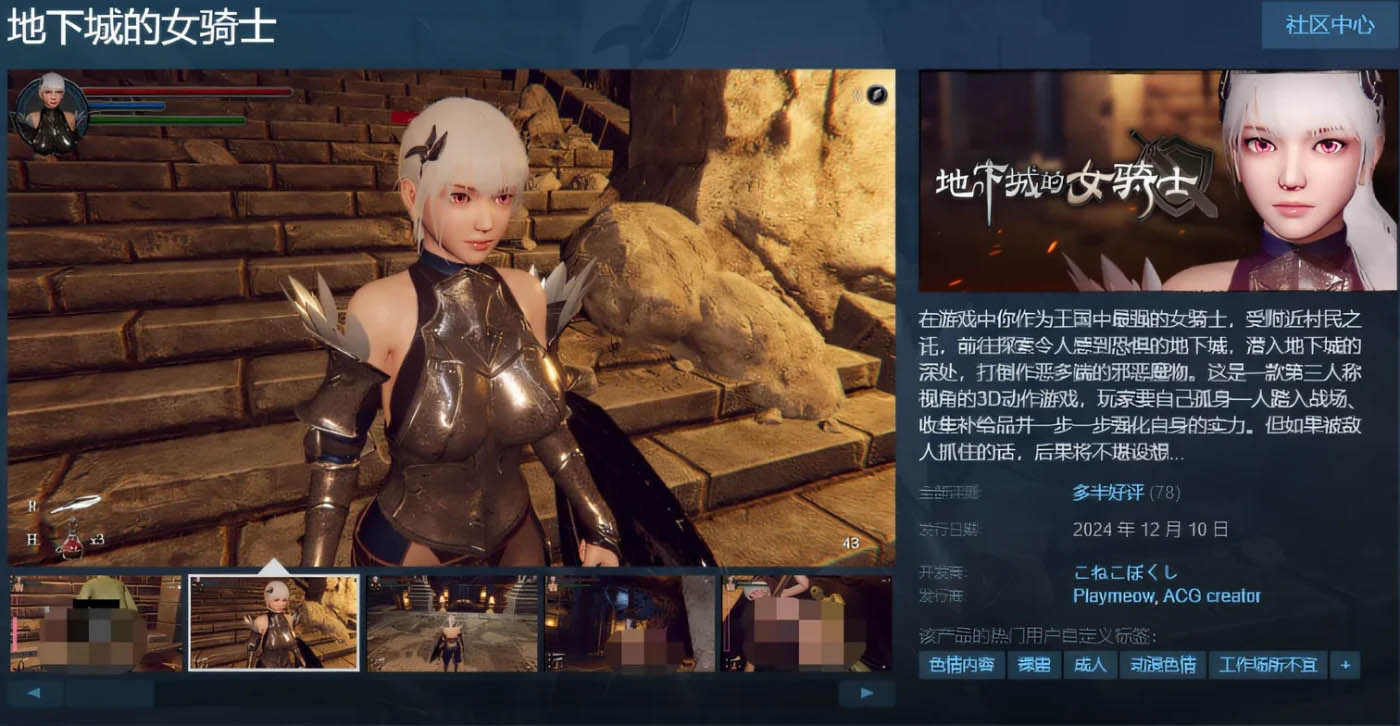Open the 社区中心 community hub

point(1328,27)
